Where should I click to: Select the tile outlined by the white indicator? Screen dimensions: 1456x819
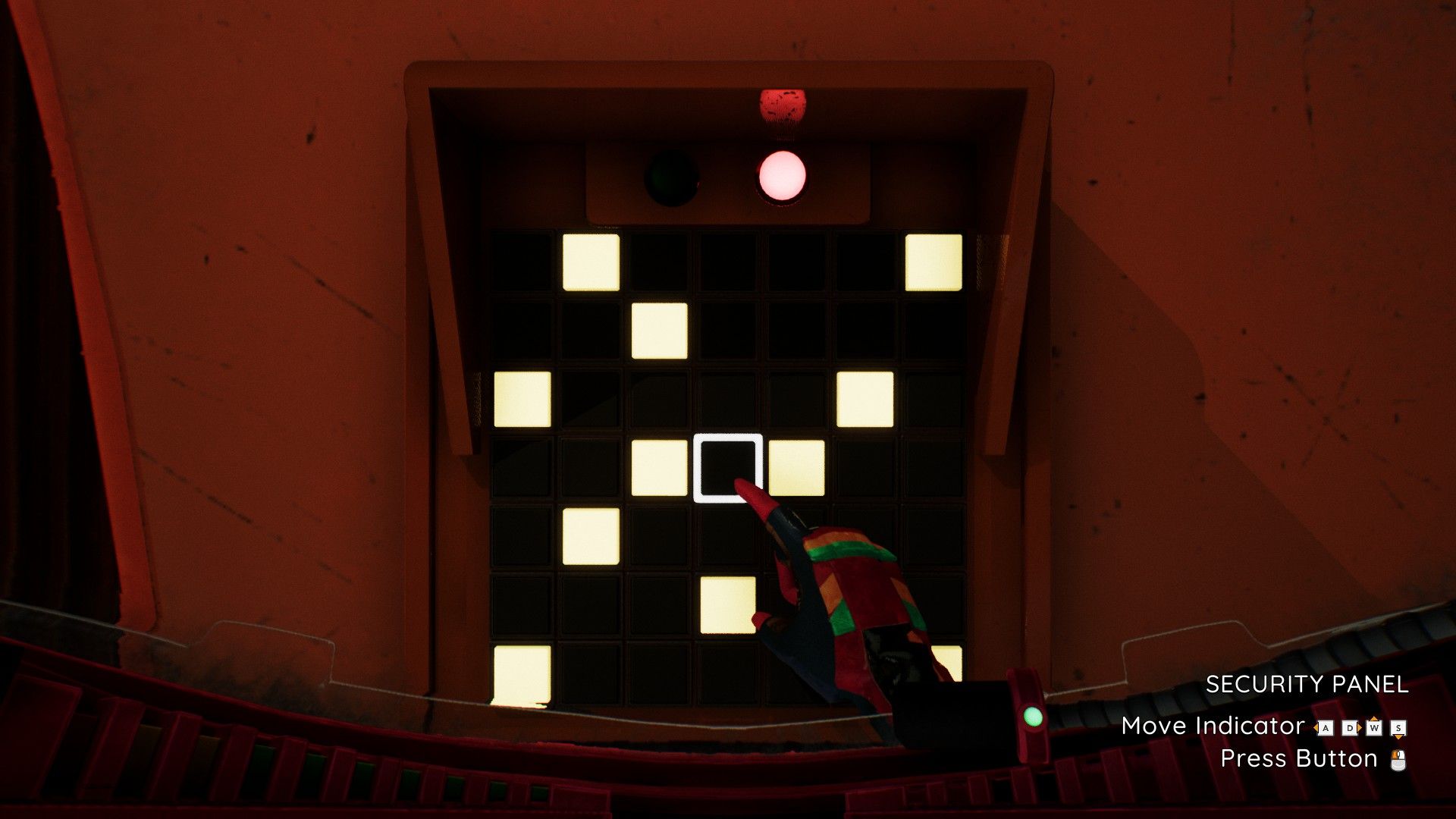tap(727, 468)
